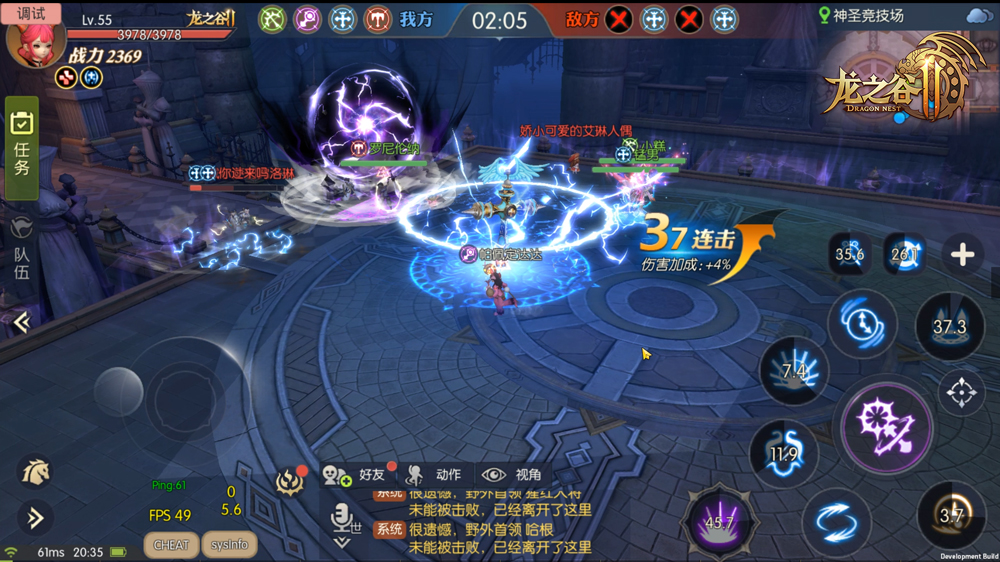The width and height of the screenshot is (1000, 562).
Task: Collapse the side panel with the double-arrow
Action: [x=21, y=321]
